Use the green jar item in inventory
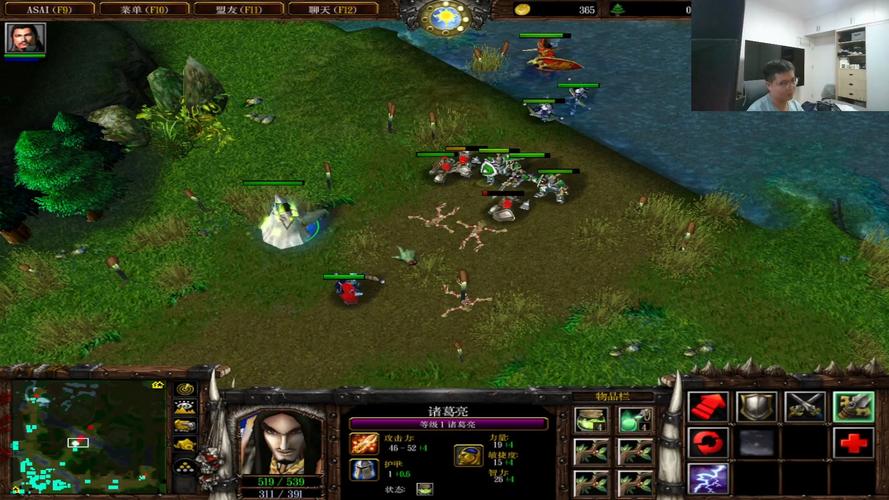 click(x=591, y=421)
